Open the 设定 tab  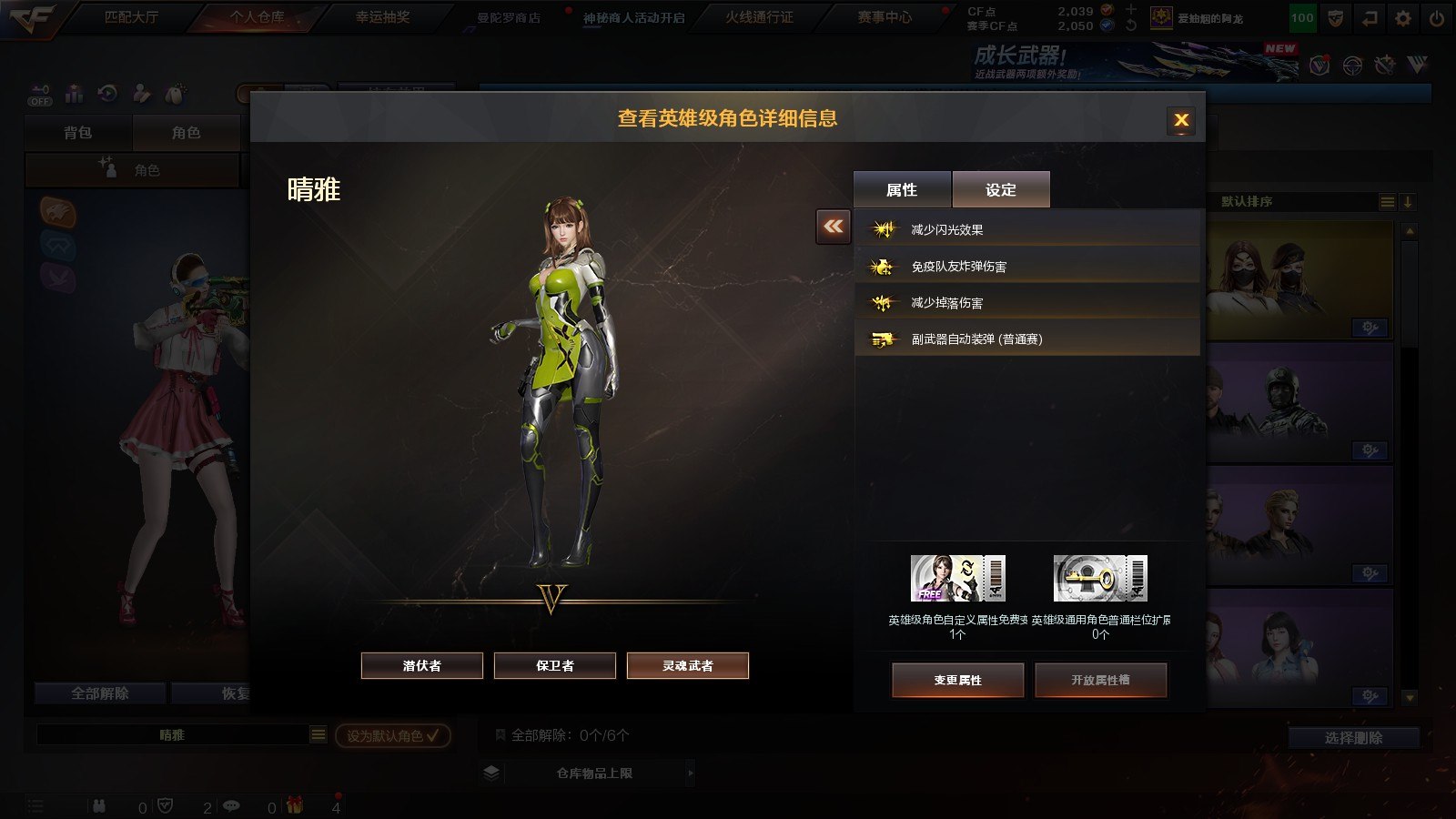(1001, 190)
